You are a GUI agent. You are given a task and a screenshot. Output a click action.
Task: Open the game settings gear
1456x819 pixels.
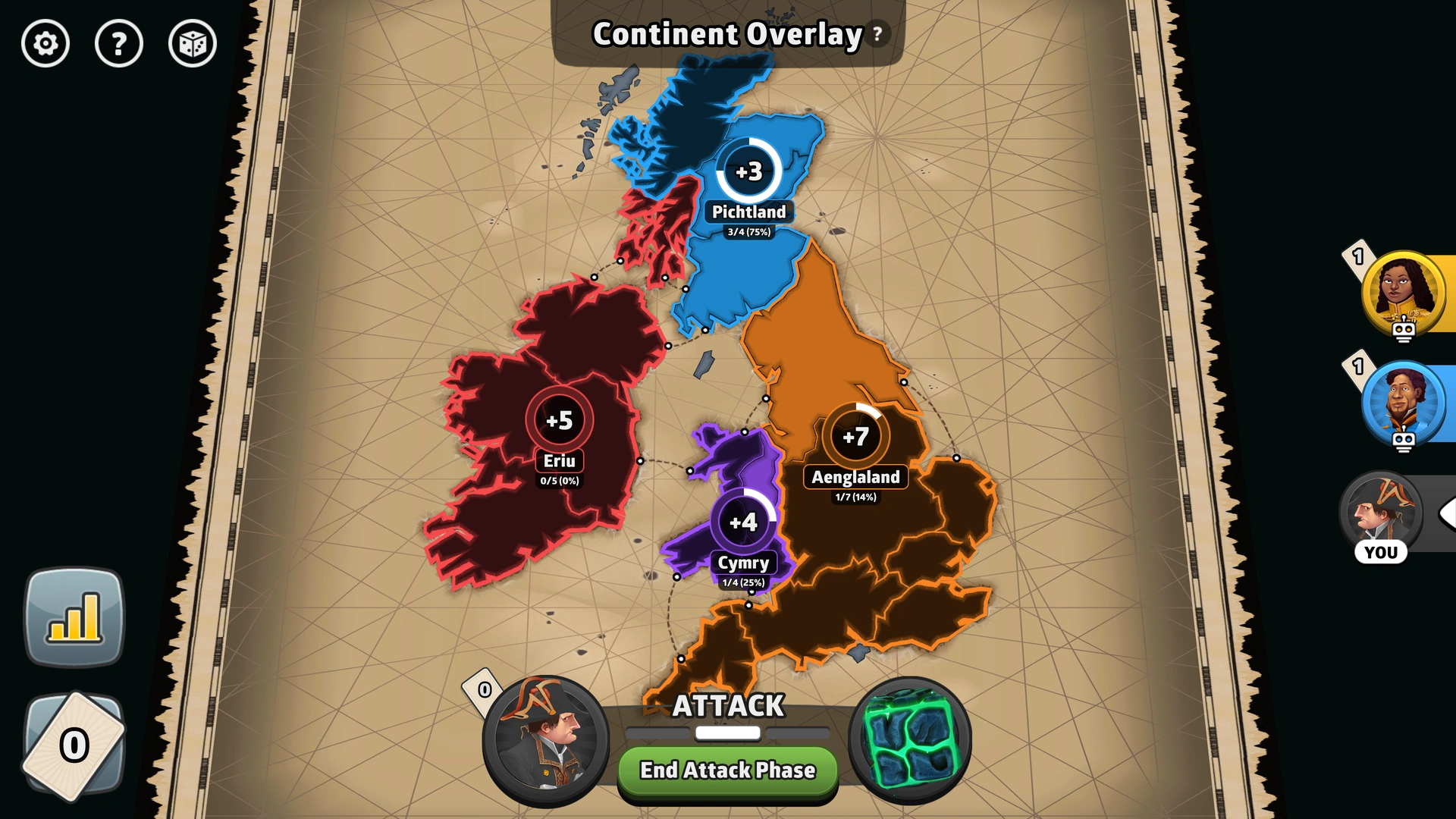point(45,44)
